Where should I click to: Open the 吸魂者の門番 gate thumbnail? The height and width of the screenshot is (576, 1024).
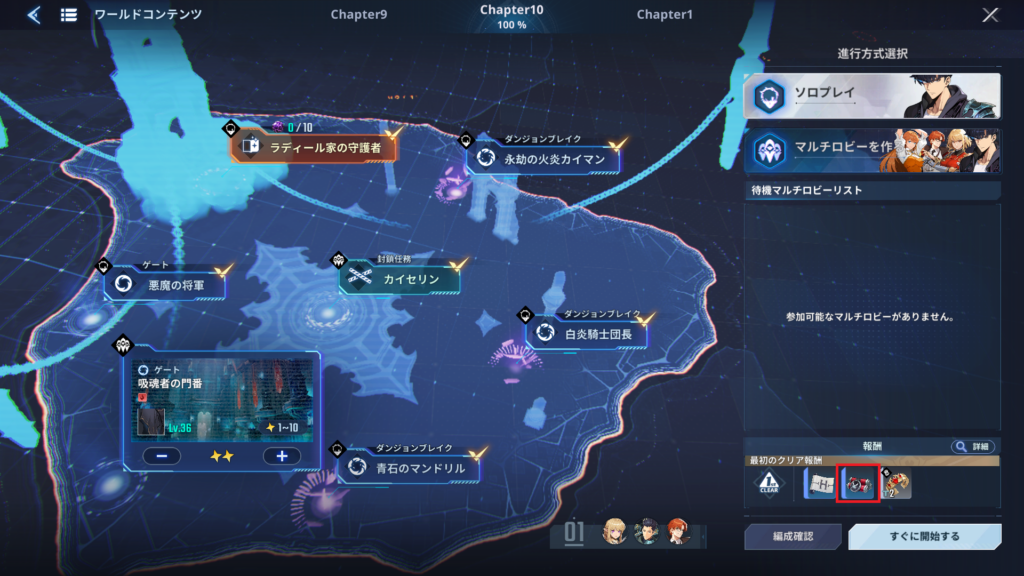[x=222, y=399]
